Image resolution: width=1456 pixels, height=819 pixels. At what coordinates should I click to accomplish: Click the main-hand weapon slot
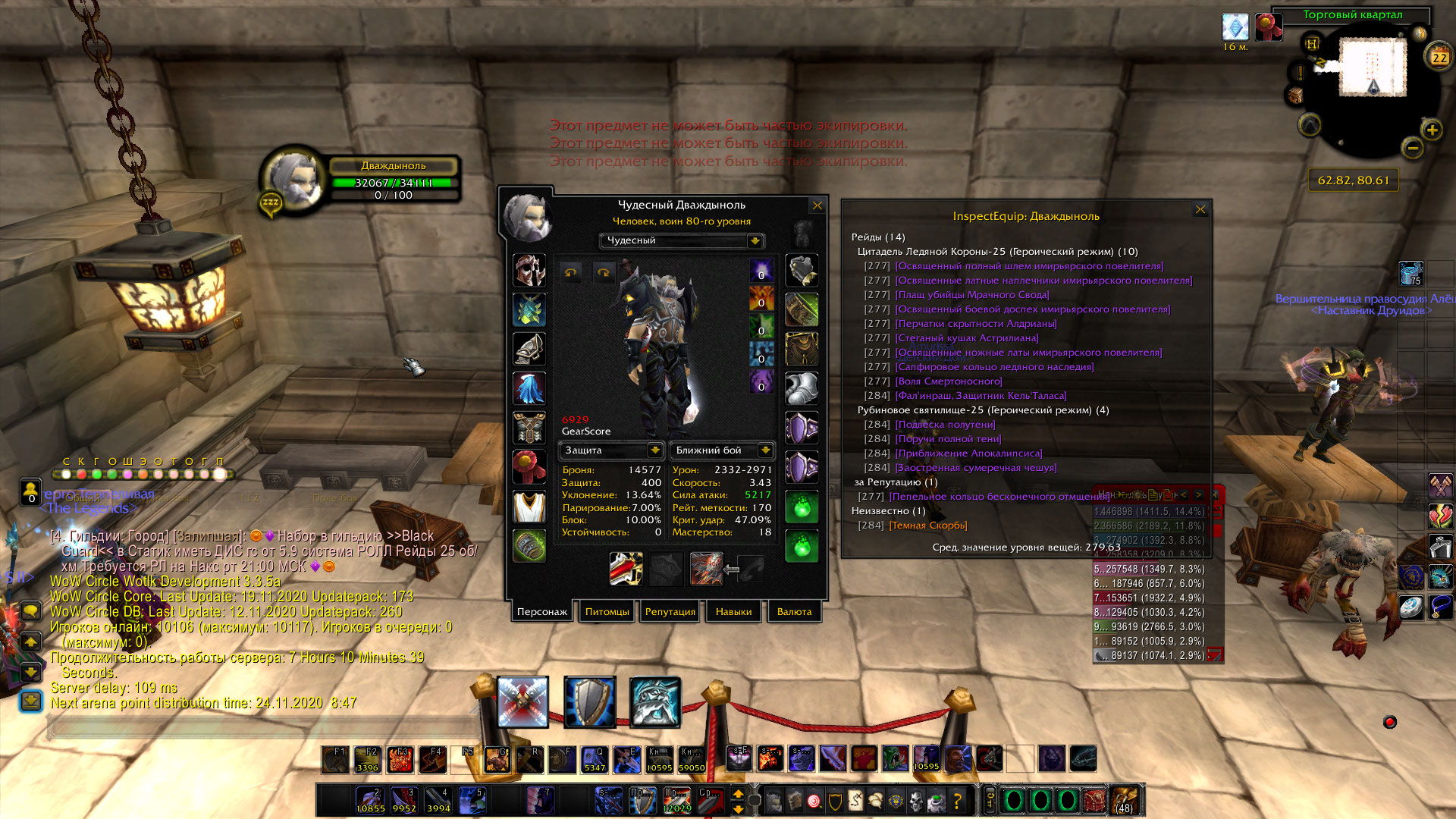pyautogui.click(x=626, y=569)
